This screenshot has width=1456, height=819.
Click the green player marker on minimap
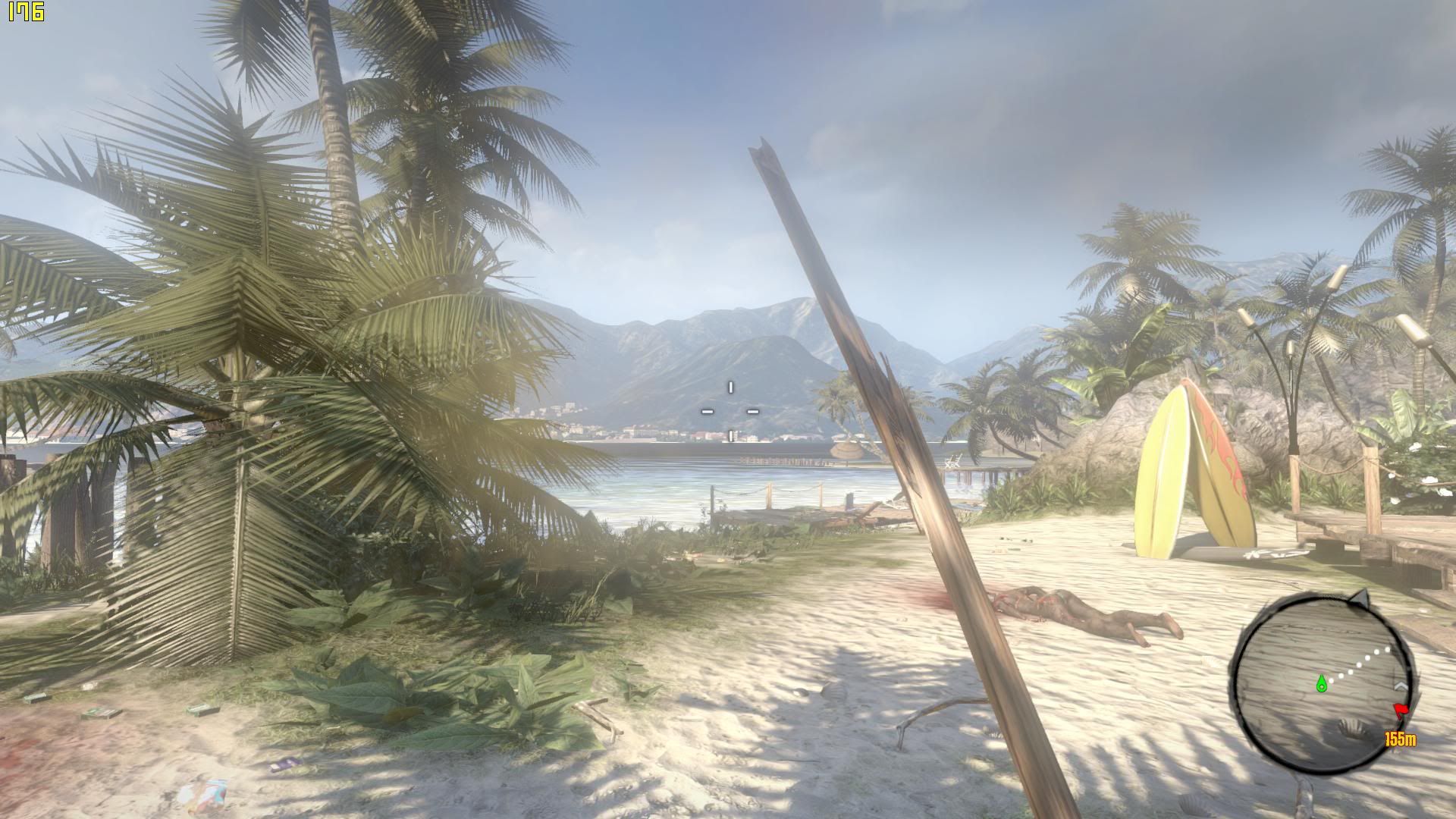coord(1321,684)
